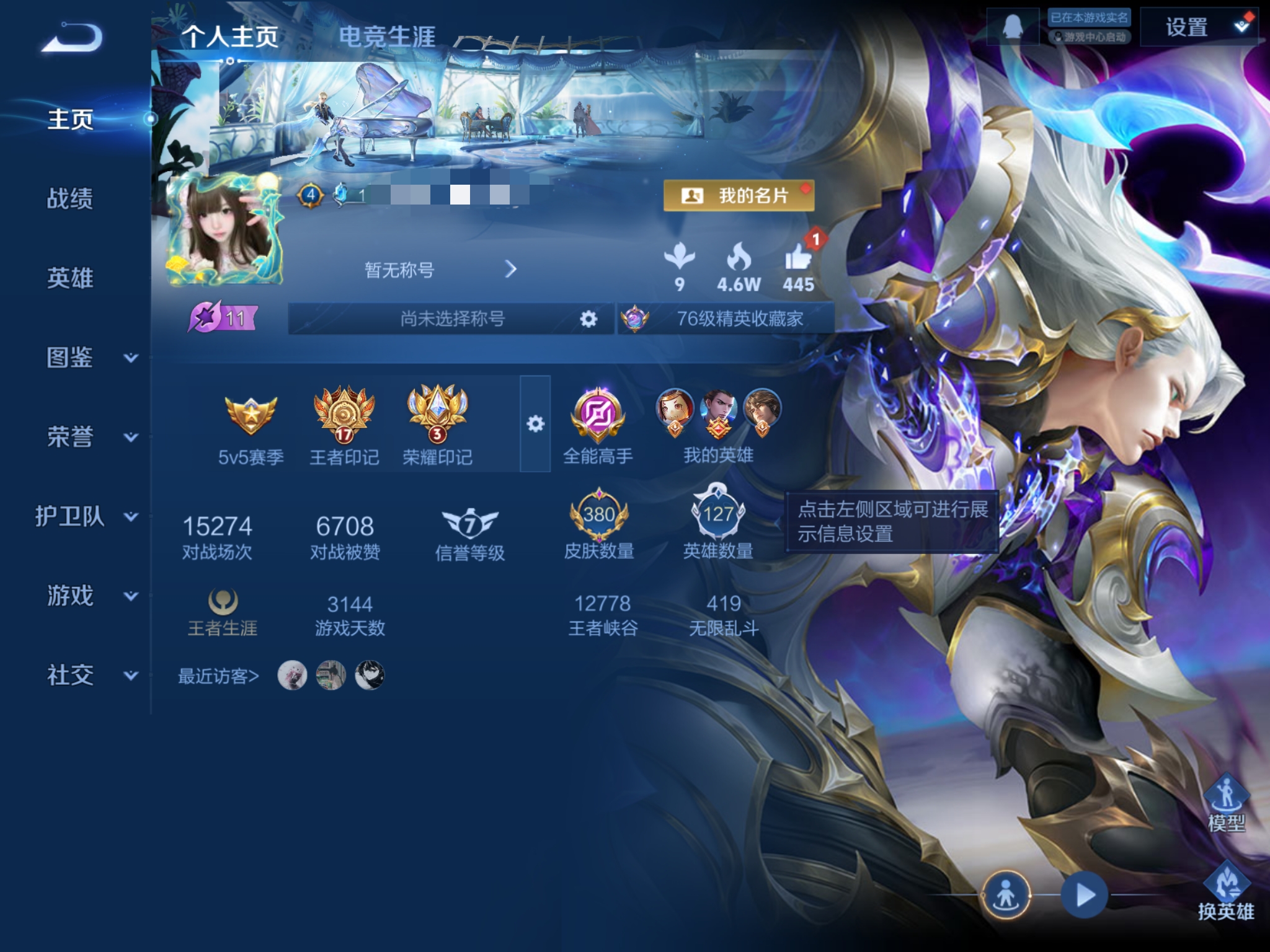Play the hero animation preview

point(1084,895)
